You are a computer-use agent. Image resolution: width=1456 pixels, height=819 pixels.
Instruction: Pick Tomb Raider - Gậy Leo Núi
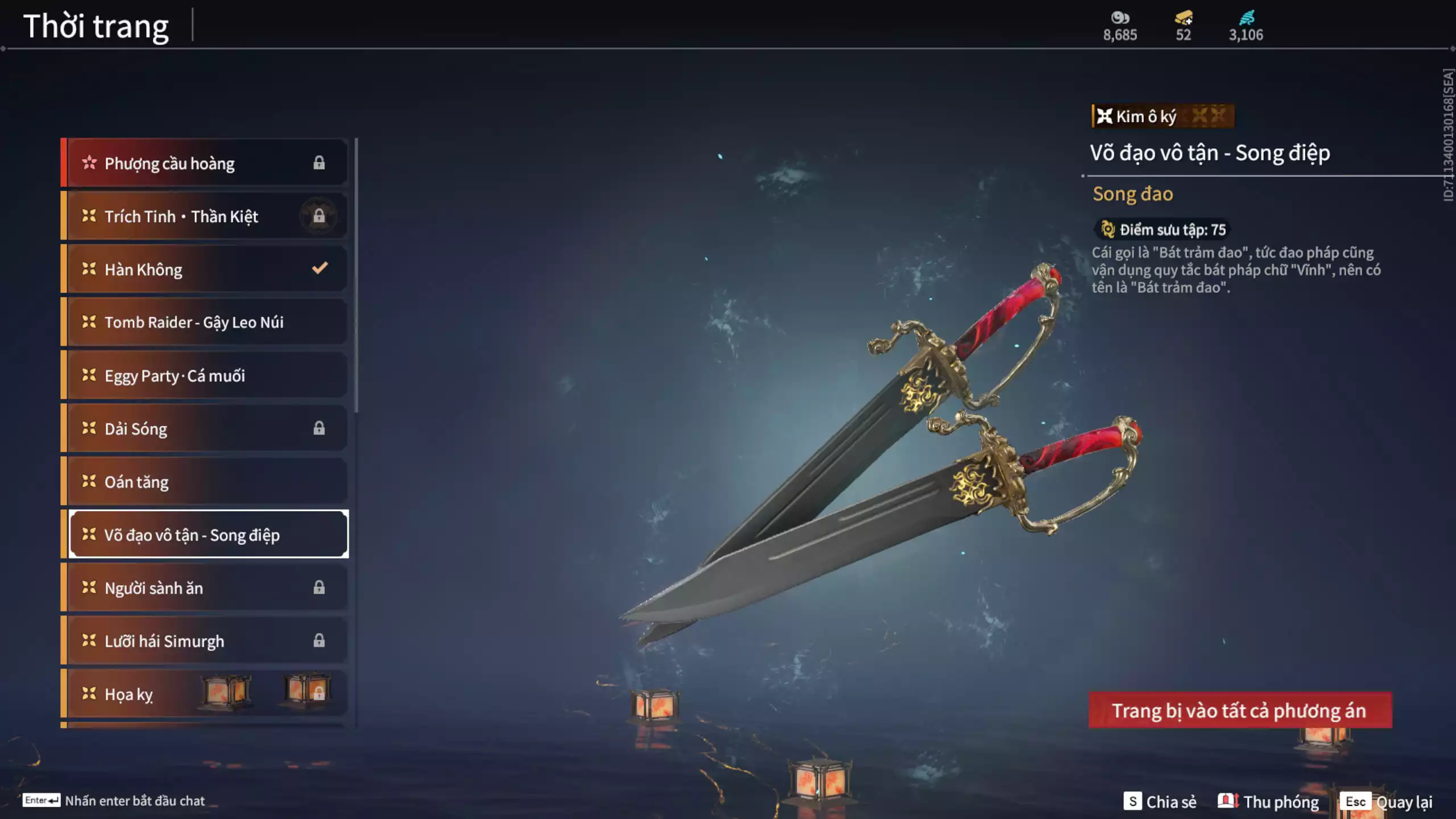(x=205, y=322)
